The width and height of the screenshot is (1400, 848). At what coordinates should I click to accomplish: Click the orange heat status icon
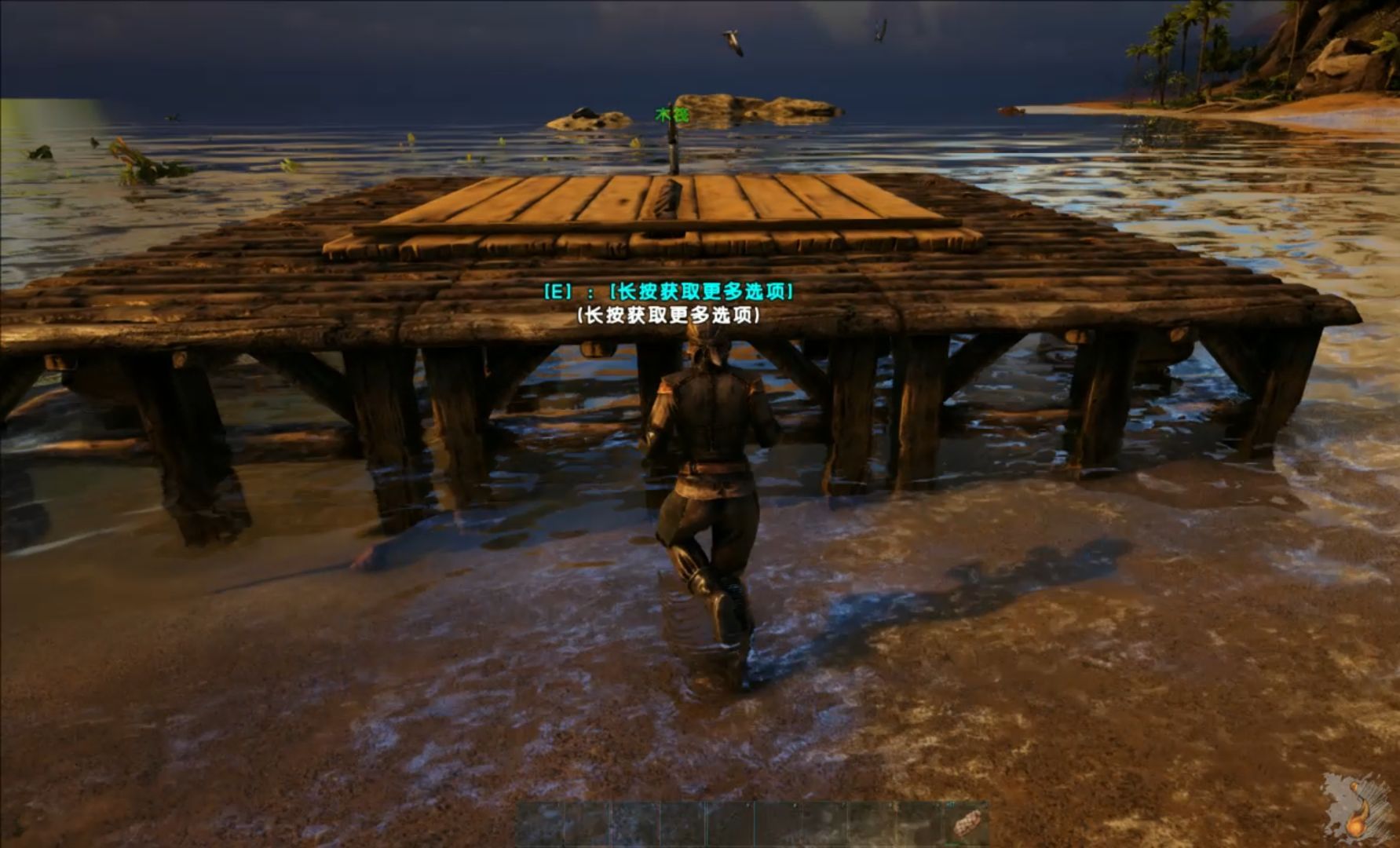point(1357,824)
